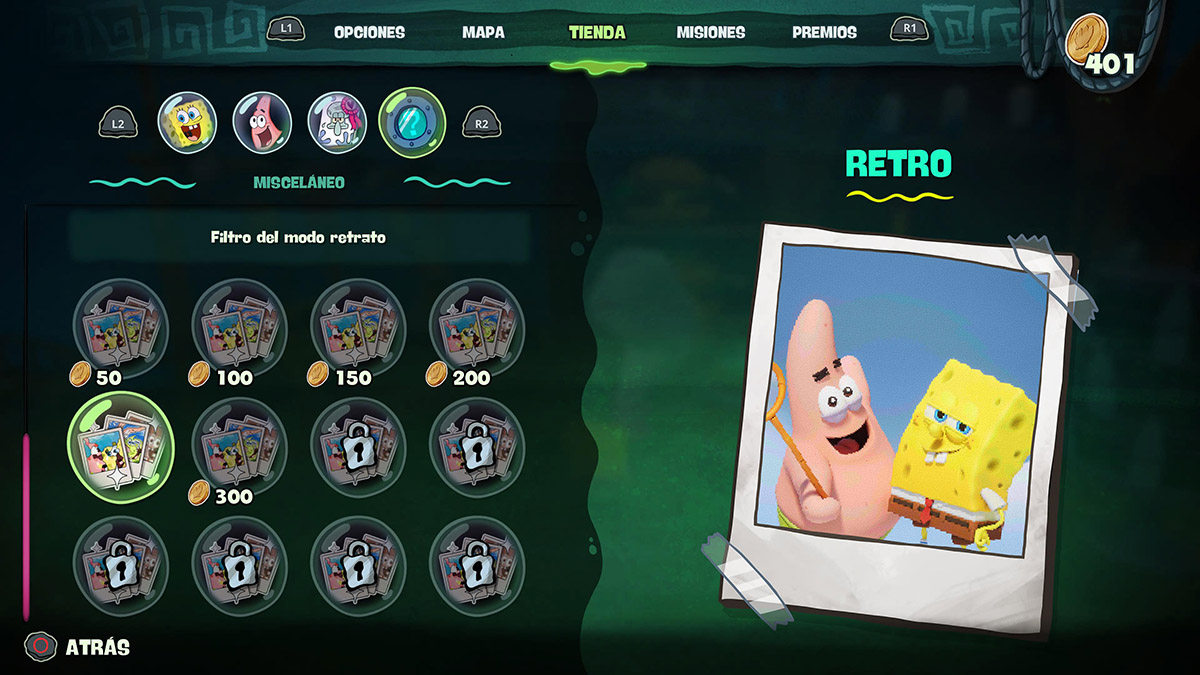This screenshot has width=1200, height=675.
Task: Select the highlighted Retro filter item
Action: click(x=120, y=445)
